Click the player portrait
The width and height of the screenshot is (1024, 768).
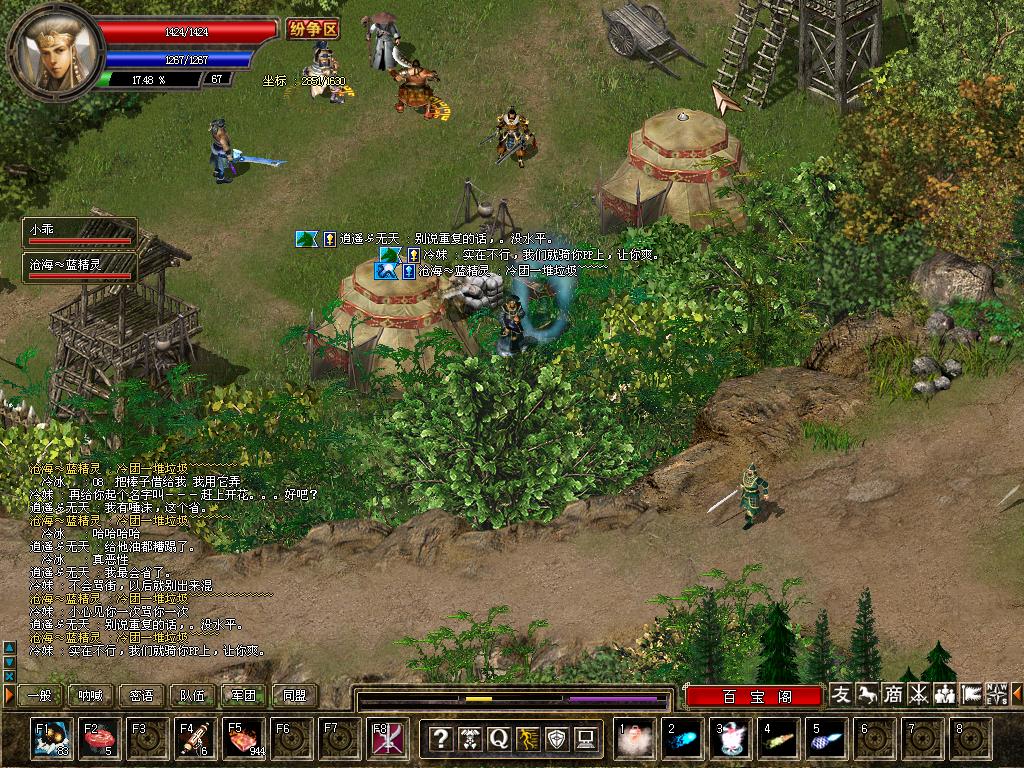pos(55,48)
